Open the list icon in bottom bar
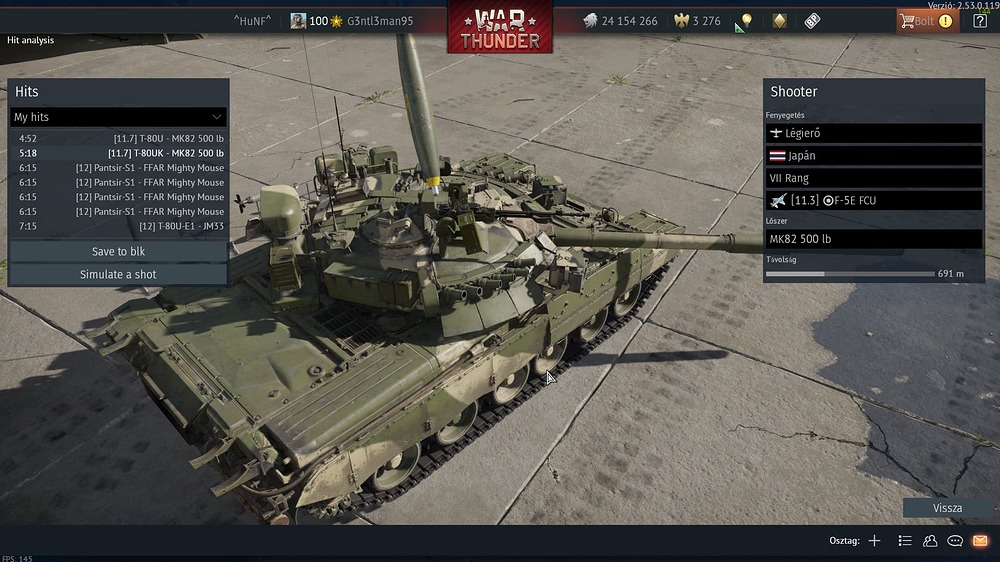Screen dimensions: 1000x562 pyautogui.click(x=905, y=541)
